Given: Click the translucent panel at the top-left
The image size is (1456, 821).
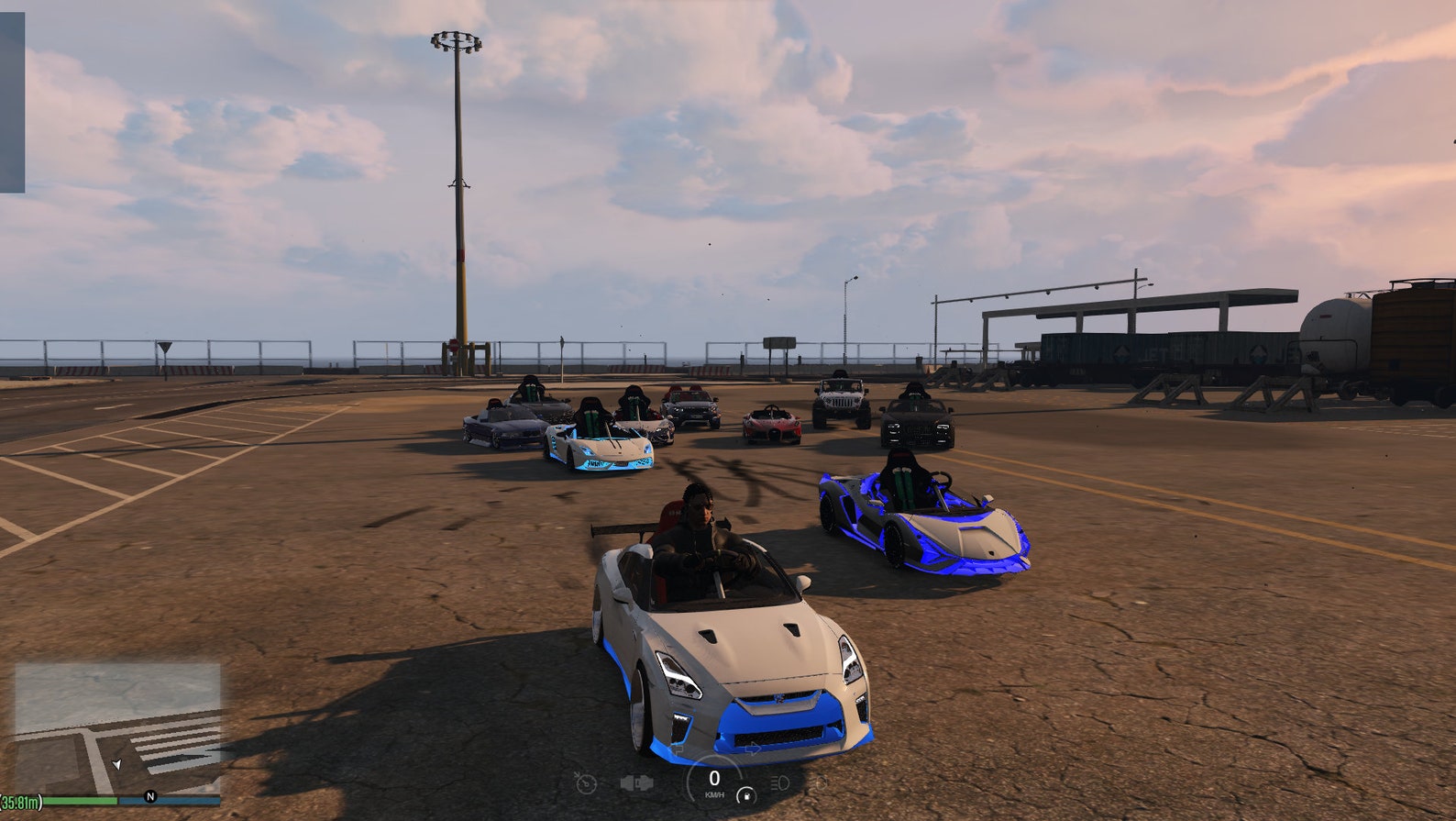Looking at the screenshot, I should click(14, 101).
